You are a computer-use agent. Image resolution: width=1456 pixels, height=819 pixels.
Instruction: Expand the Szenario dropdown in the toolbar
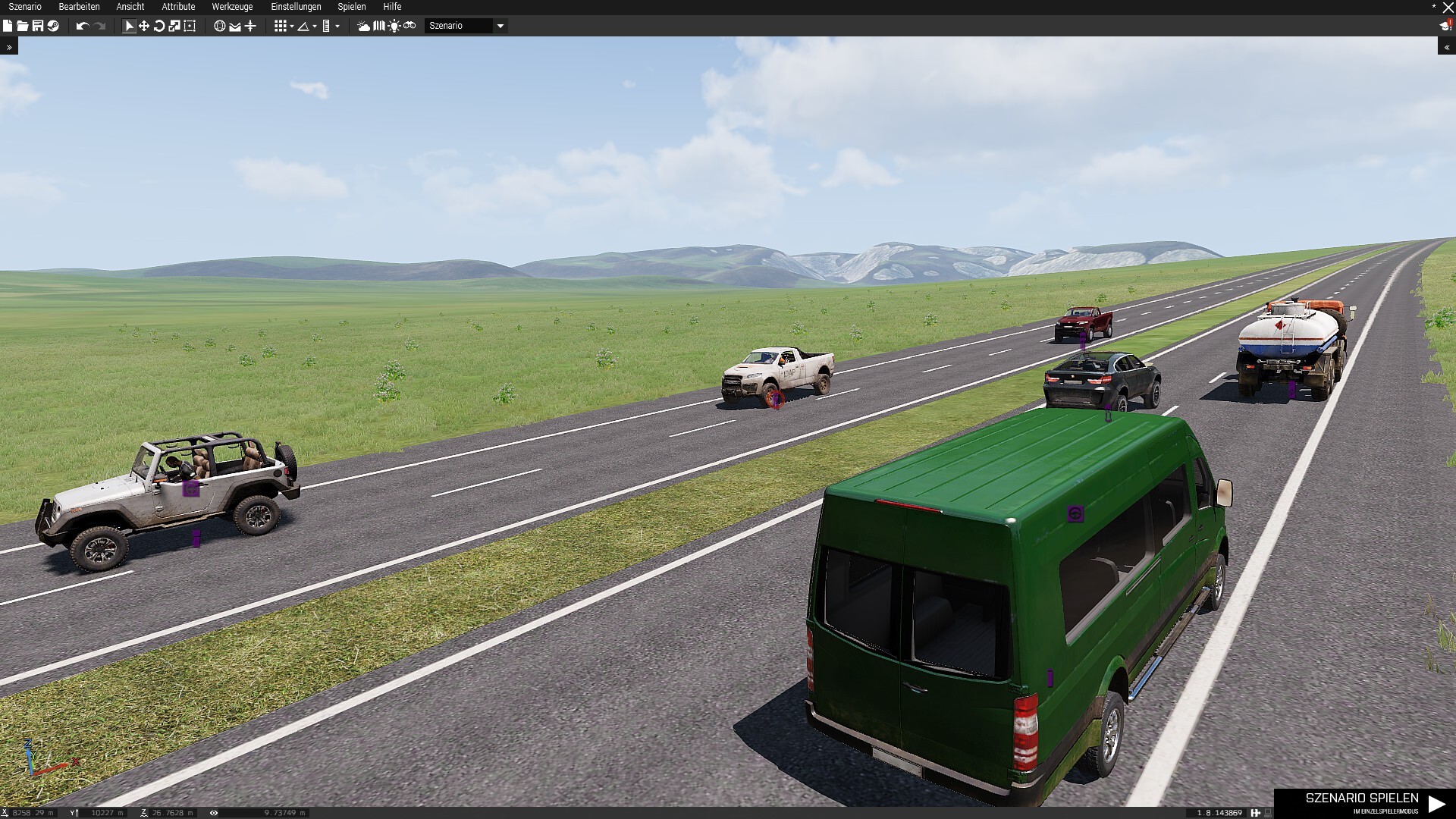click(x=500, y=26)
